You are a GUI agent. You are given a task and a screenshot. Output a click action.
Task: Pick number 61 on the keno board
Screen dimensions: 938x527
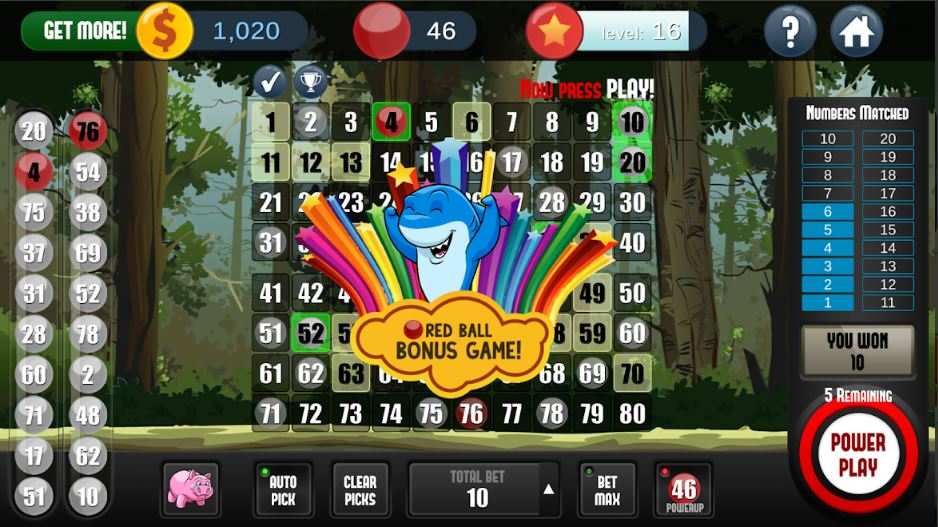tap(270, 374)
